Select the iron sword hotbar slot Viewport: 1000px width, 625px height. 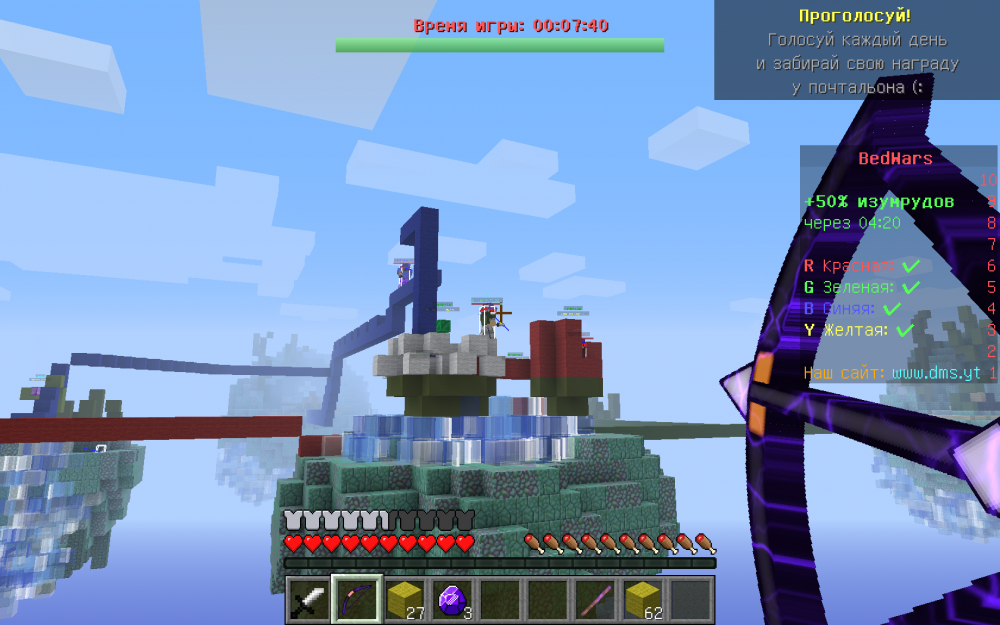point(309,600)
